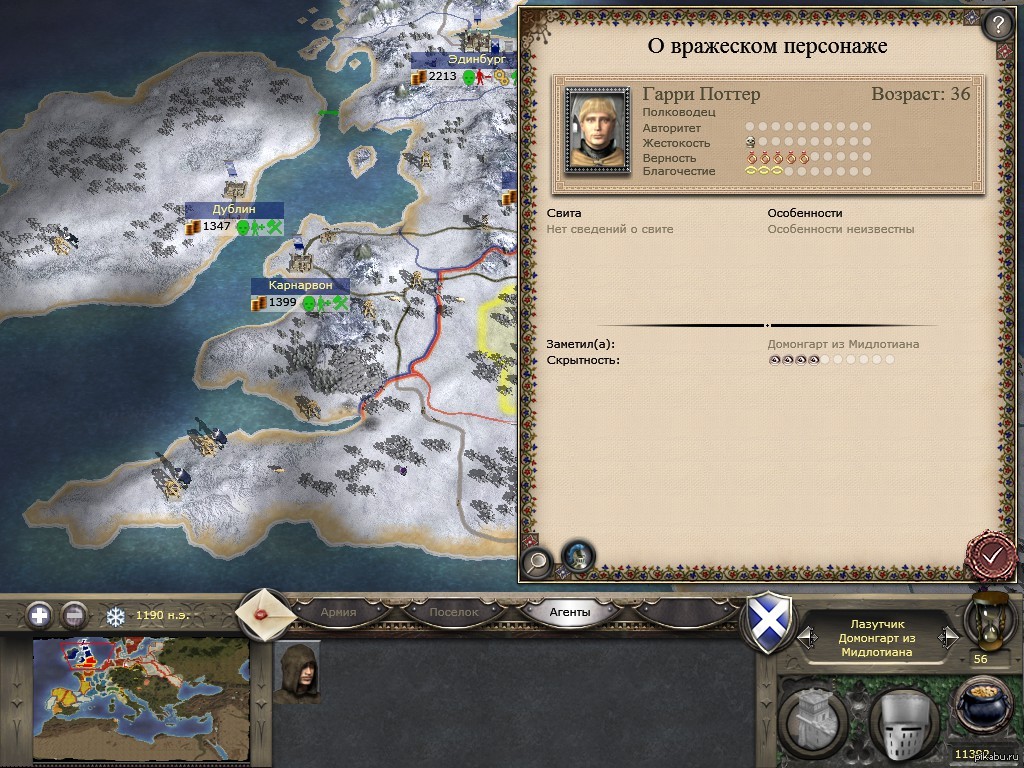Select Harry Potter's character portrait
Image resolution: width=1024 pixels, height=768 pixels.
(597, 130)
